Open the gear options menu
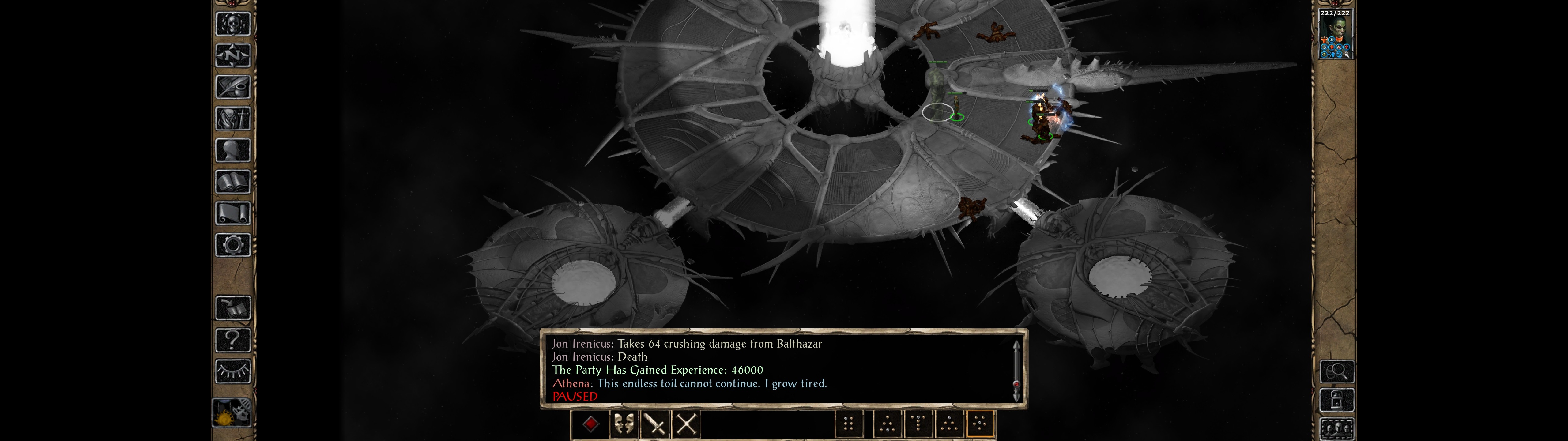 (232, 245)
